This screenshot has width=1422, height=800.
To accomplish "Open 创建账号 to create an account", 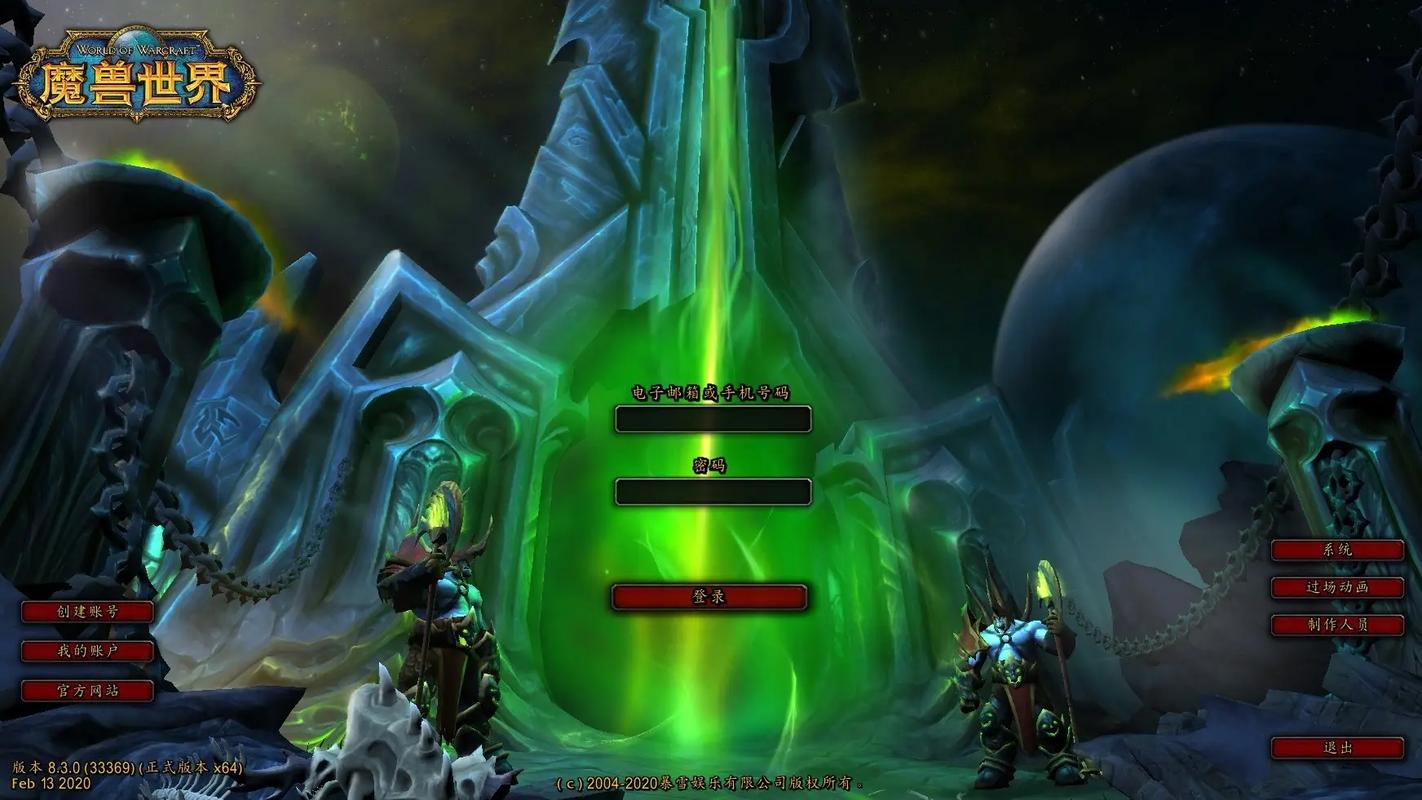I will [88, 612].
